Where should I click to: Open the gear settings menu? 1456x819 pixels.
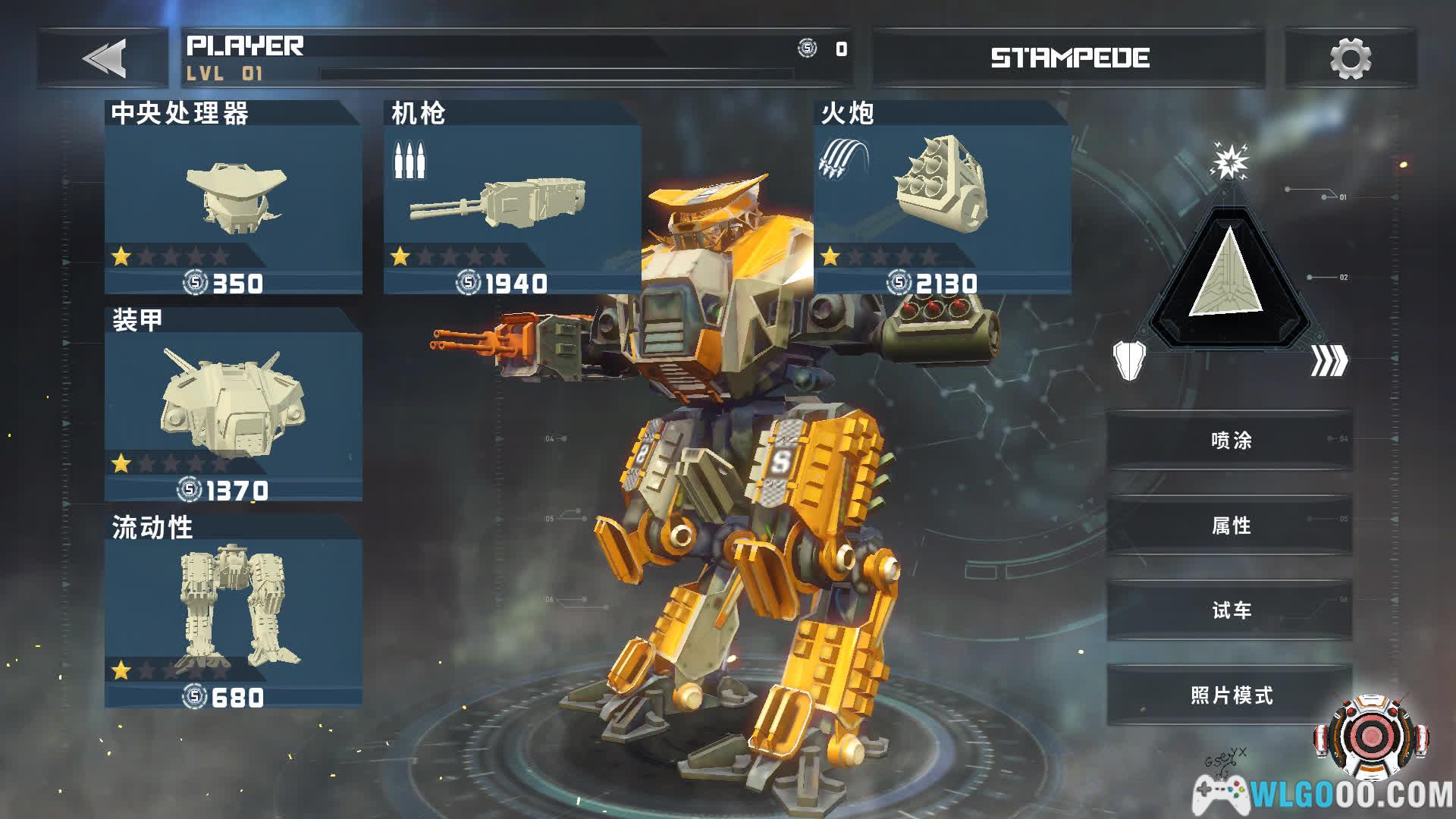(x=1350, y=58)
